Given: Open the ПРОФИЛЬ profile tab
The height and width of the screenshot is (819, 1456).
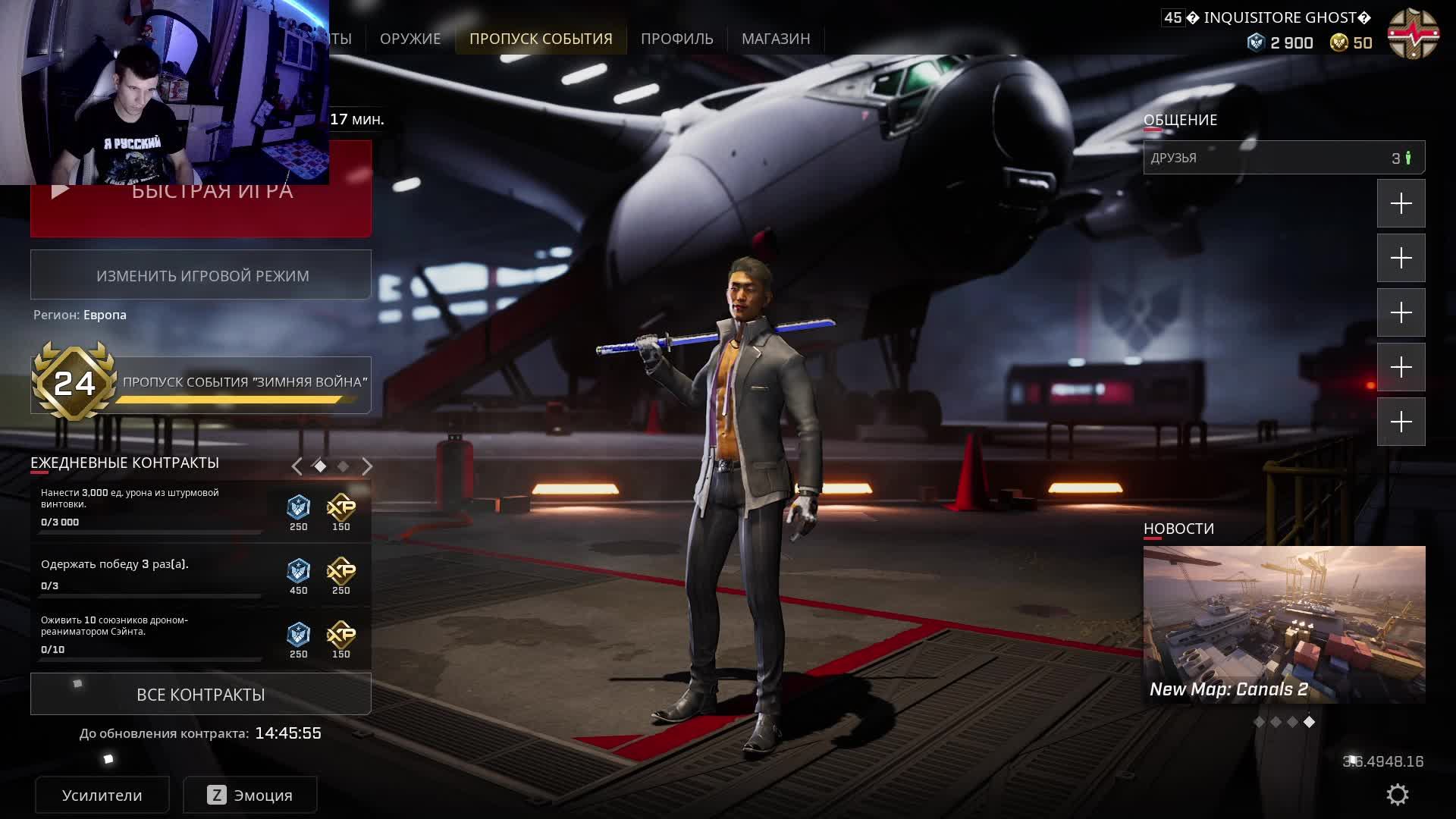Looking at the screenshot, I should [x=676, y=39].
